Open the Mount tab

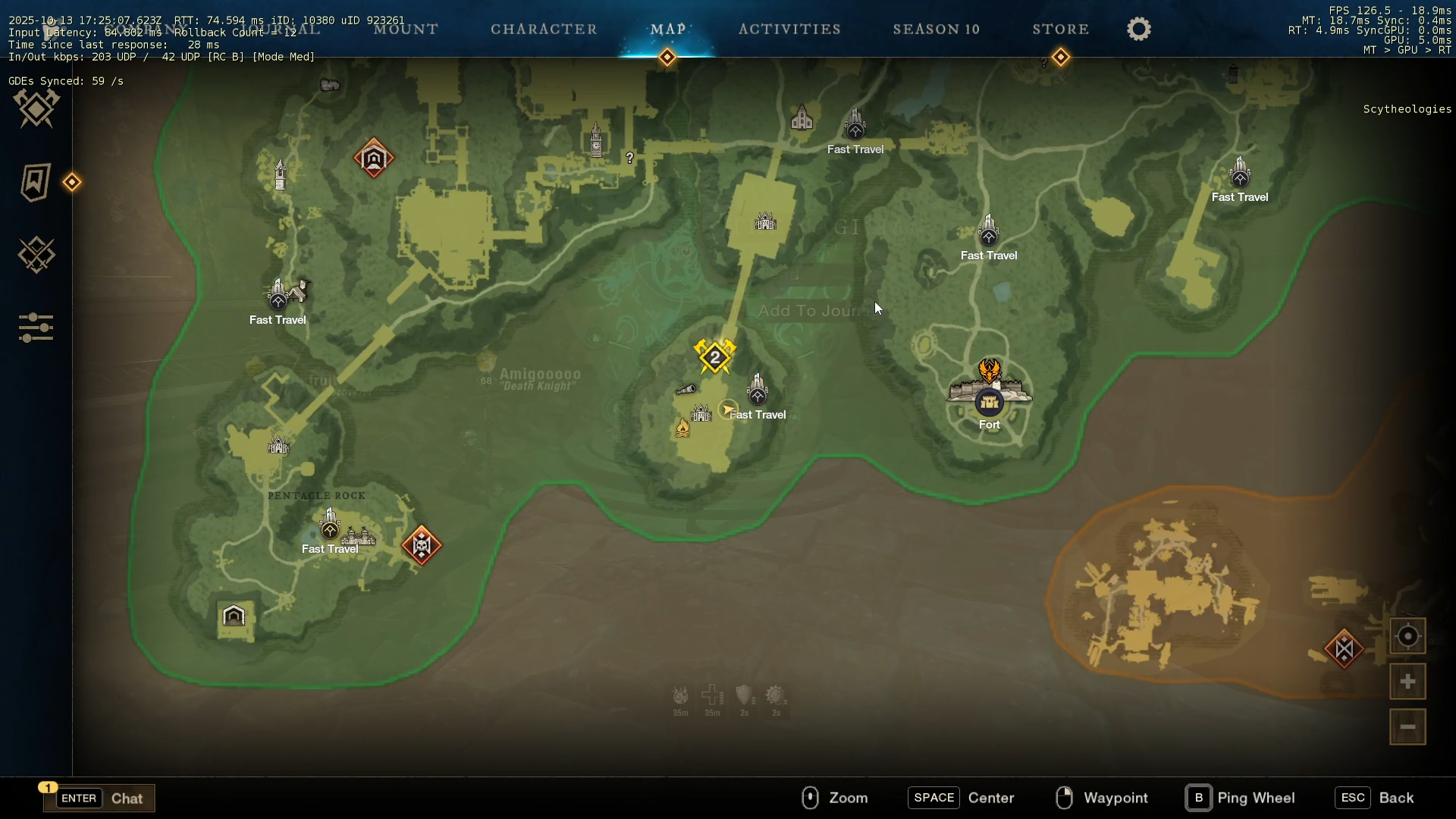[406, 30]
